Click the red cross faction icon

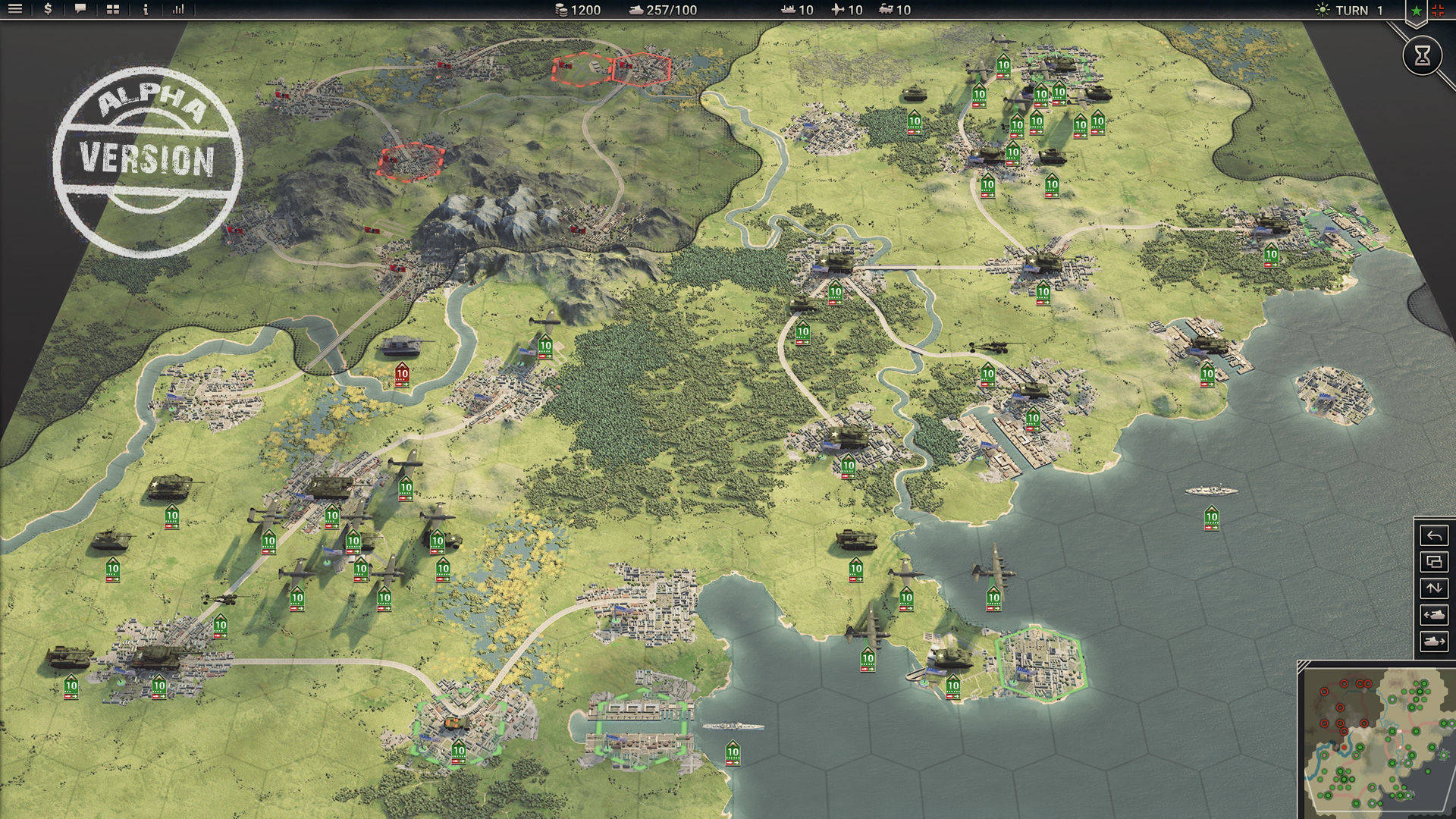pyautogui.click(x=1438, y=11)
